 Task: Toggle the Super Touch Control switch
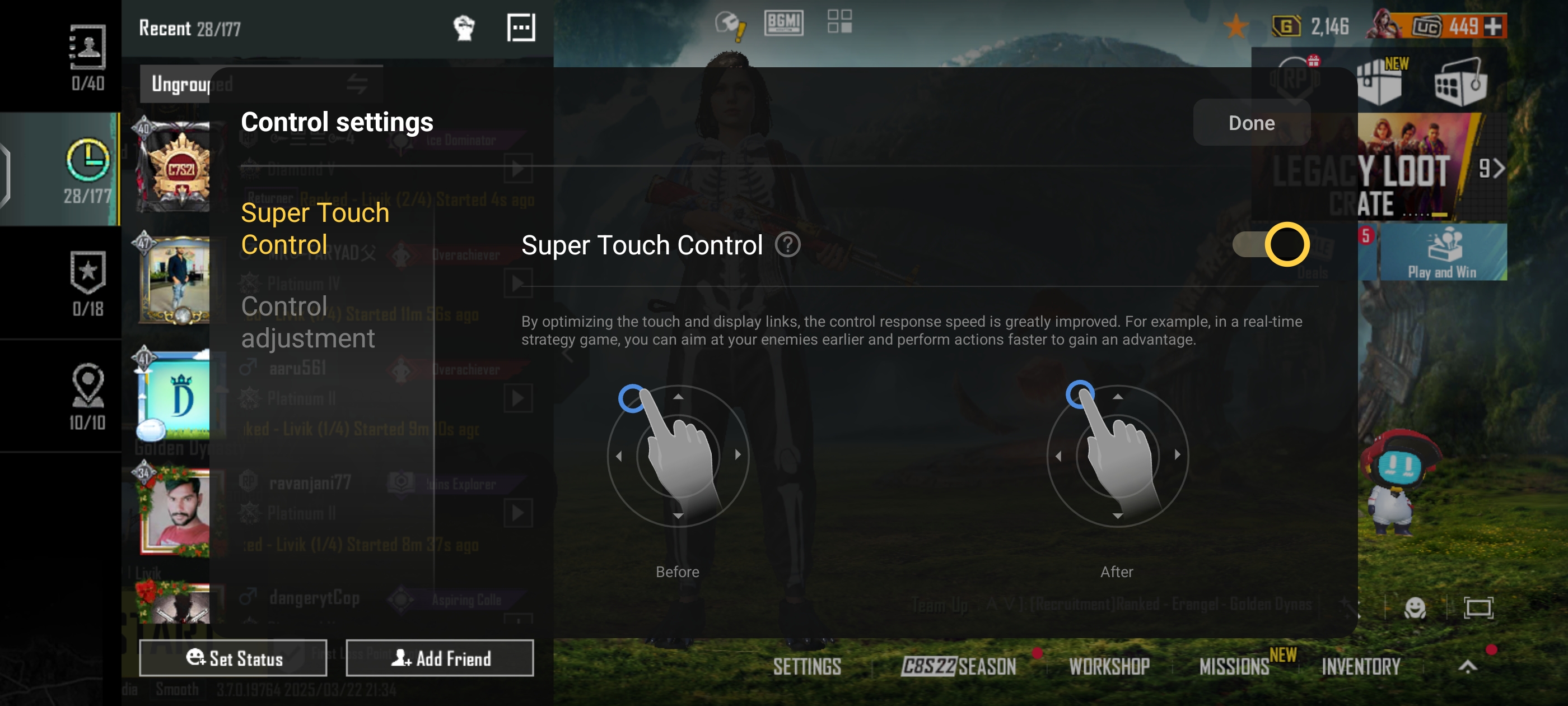1270,245
